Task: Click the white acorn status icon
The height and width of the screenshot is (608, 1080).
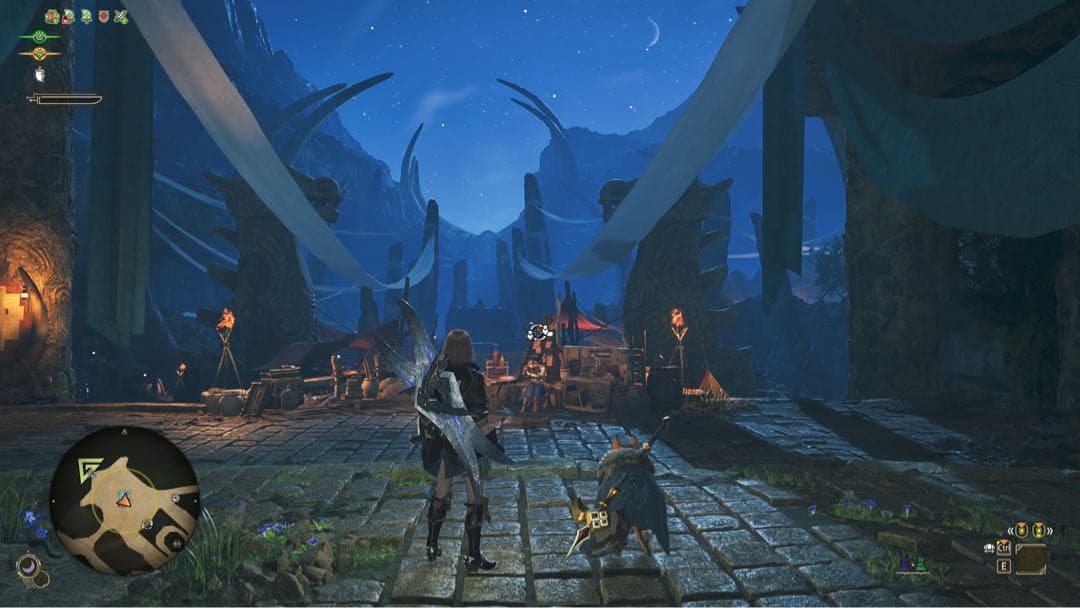Action: click(x=40, y=74)
